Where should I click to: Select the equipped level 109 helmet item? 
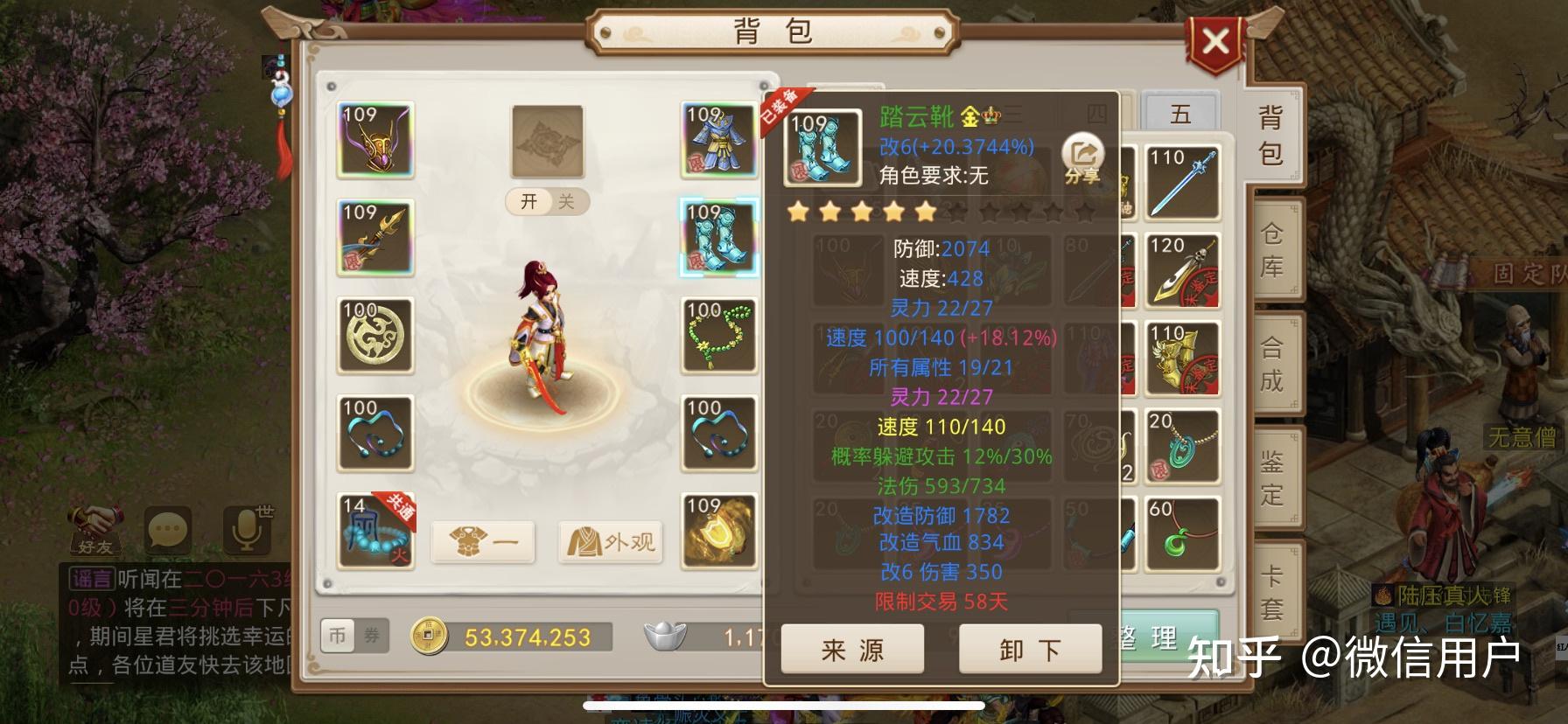click(374, 142)
